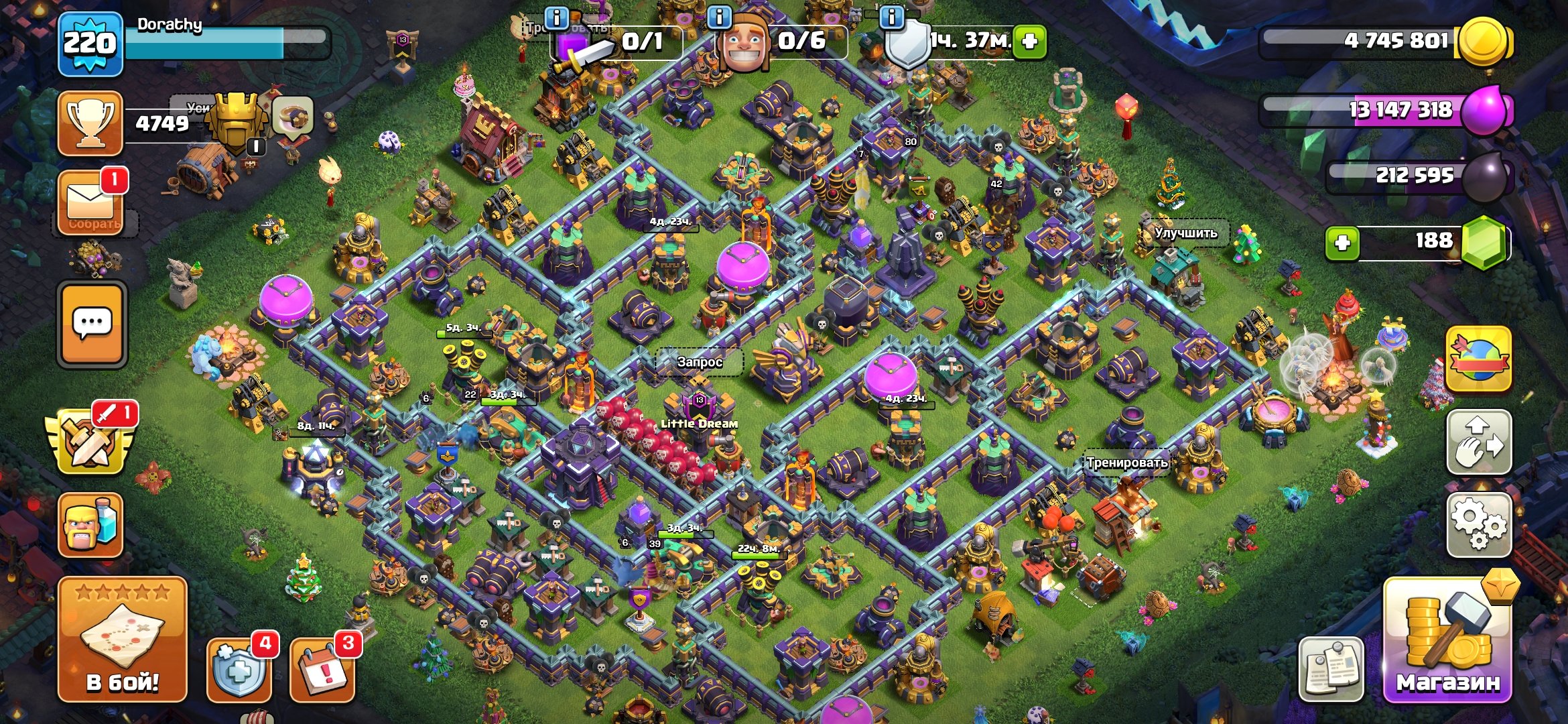Viewport: 1568px width, 724px height.
Task: Tap the green plus to buy gems
Action: [1342, 242]
